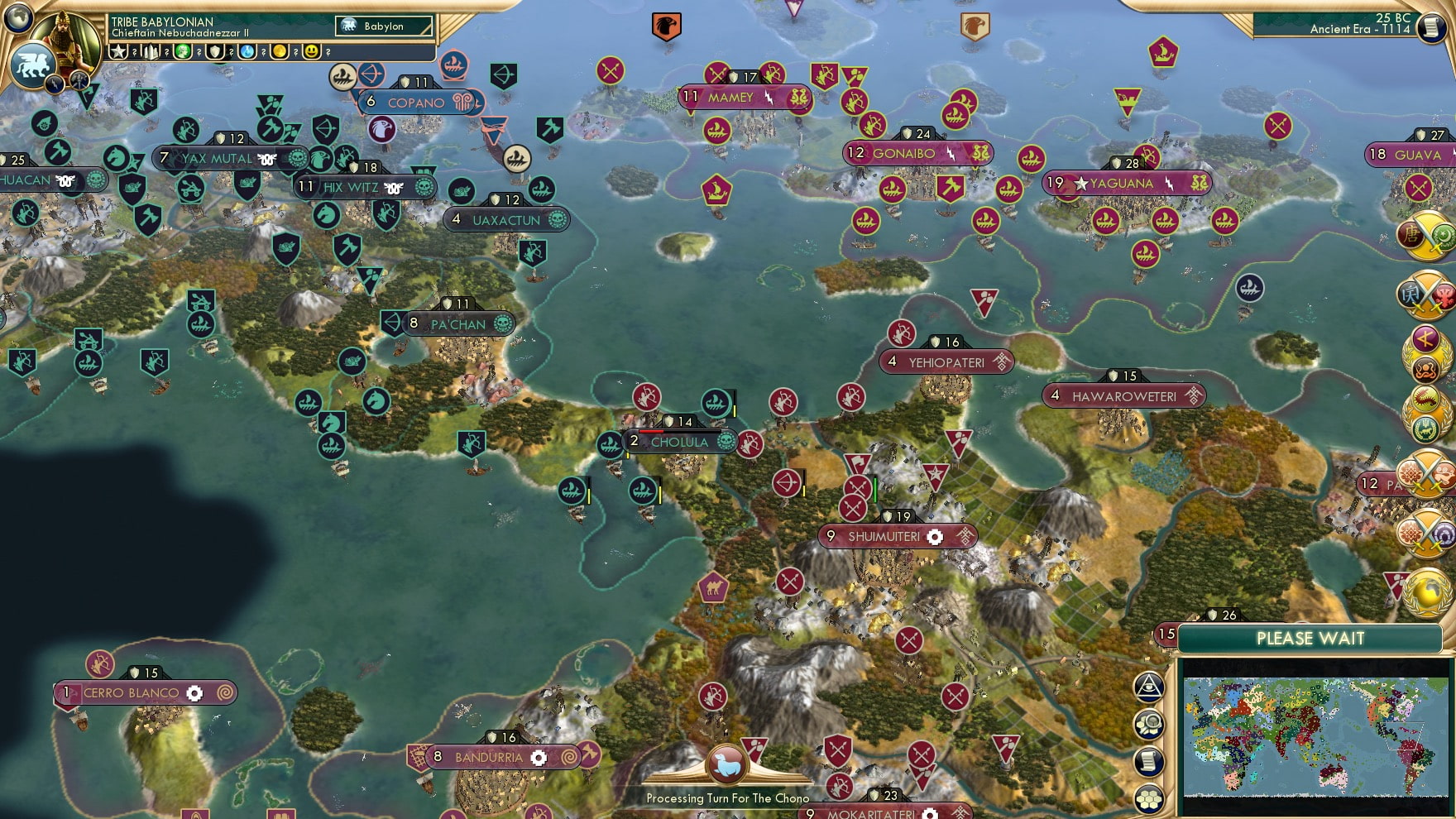
Task: Open the Cerro Blanco city screen
Action: (132, 692)
